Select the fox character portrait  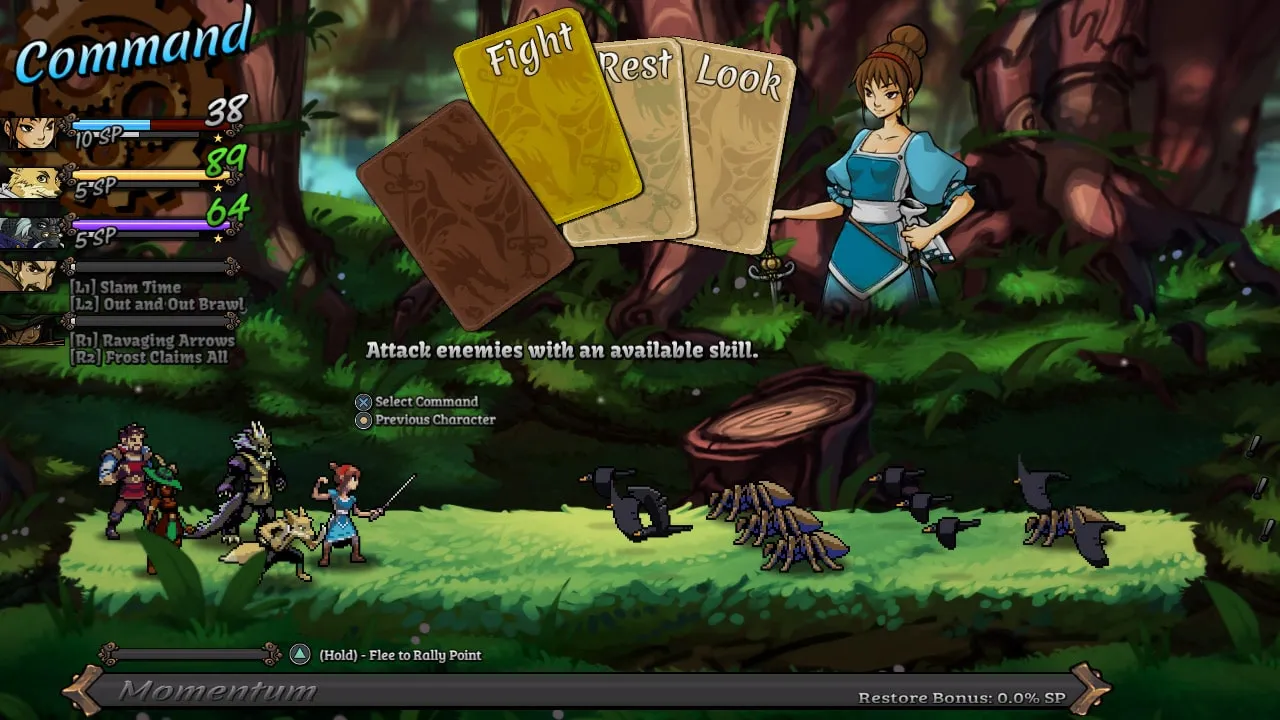pos(29,182)
